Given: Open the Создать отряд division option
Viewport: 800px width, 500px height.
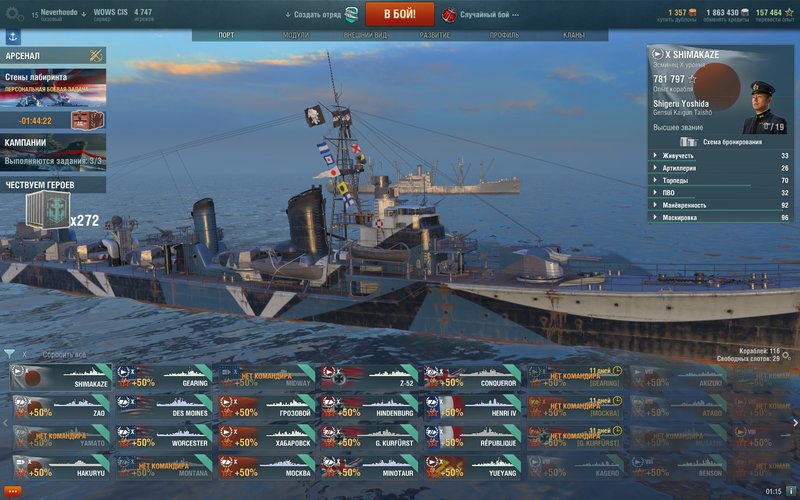Looking at the screenshot, I should pos(317,15).
